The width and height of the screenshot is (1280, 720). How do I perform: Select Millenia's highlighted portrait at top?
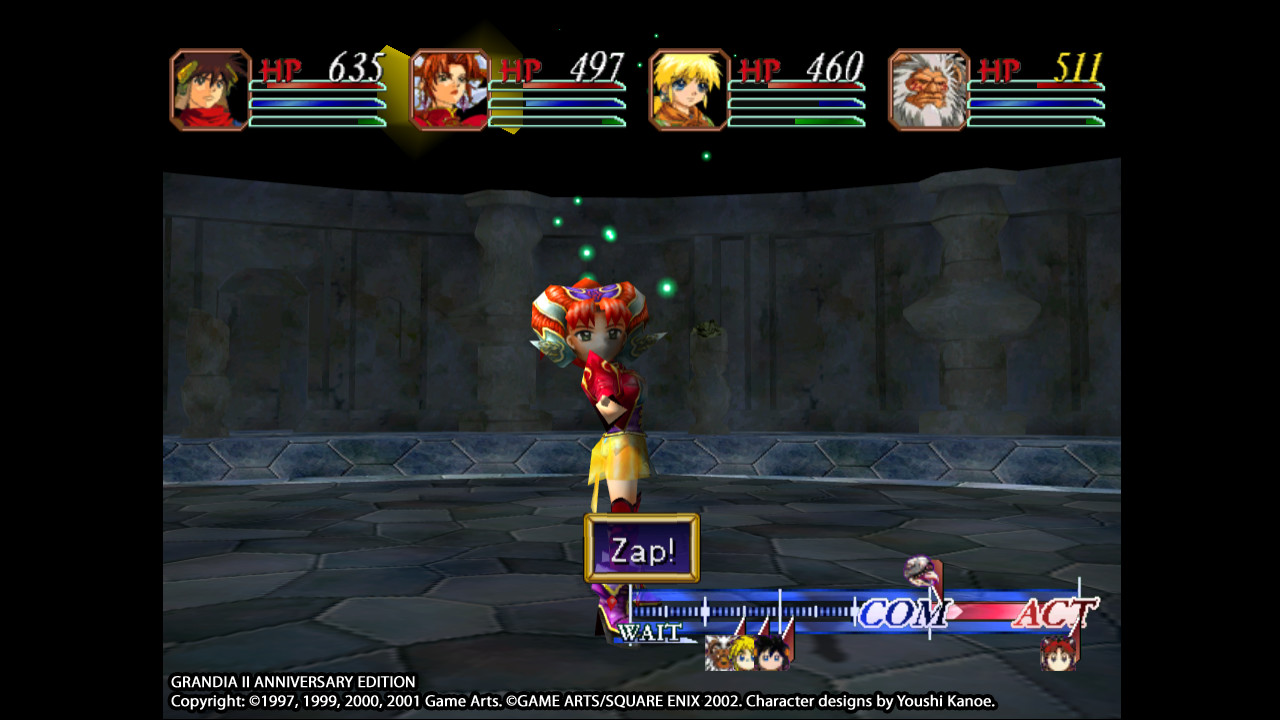pos(452,88)
